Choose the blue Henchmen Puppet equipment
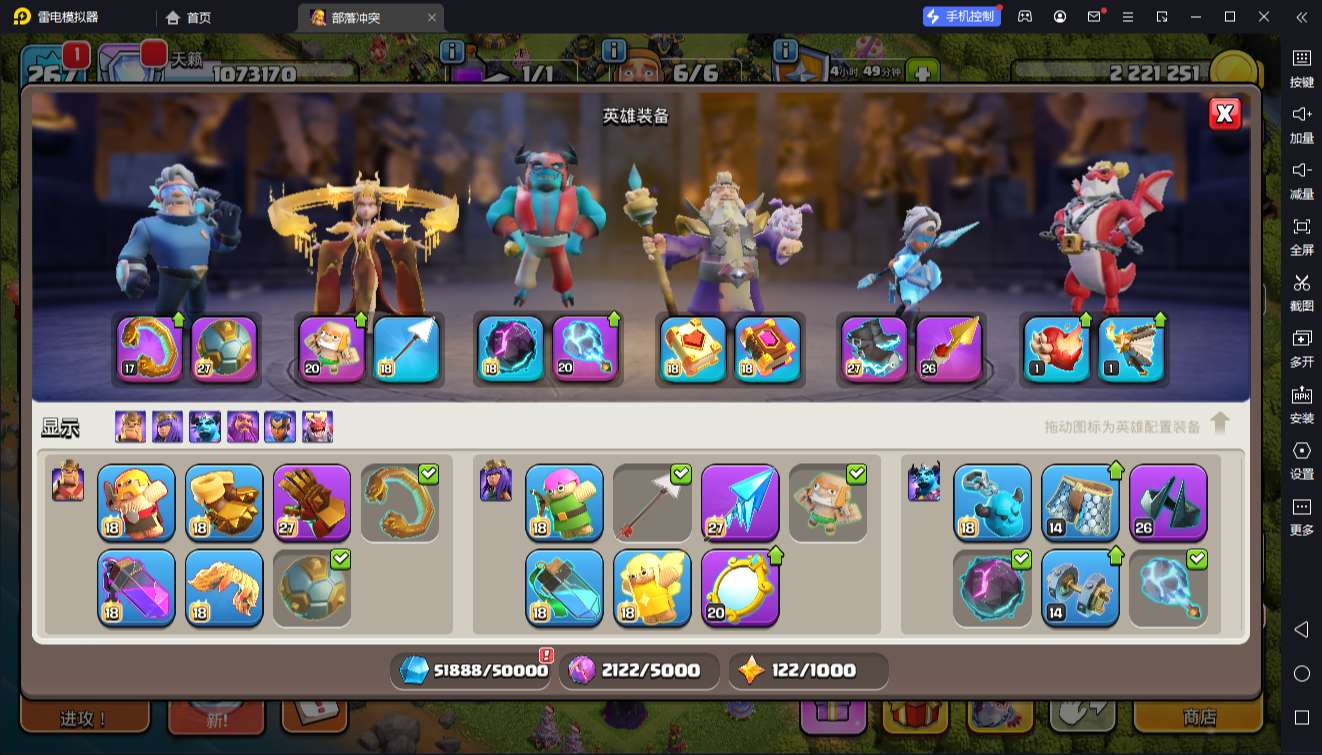The width and height of the screenshot is (1322, 755). pyautogui.click(x=992, y=502)
